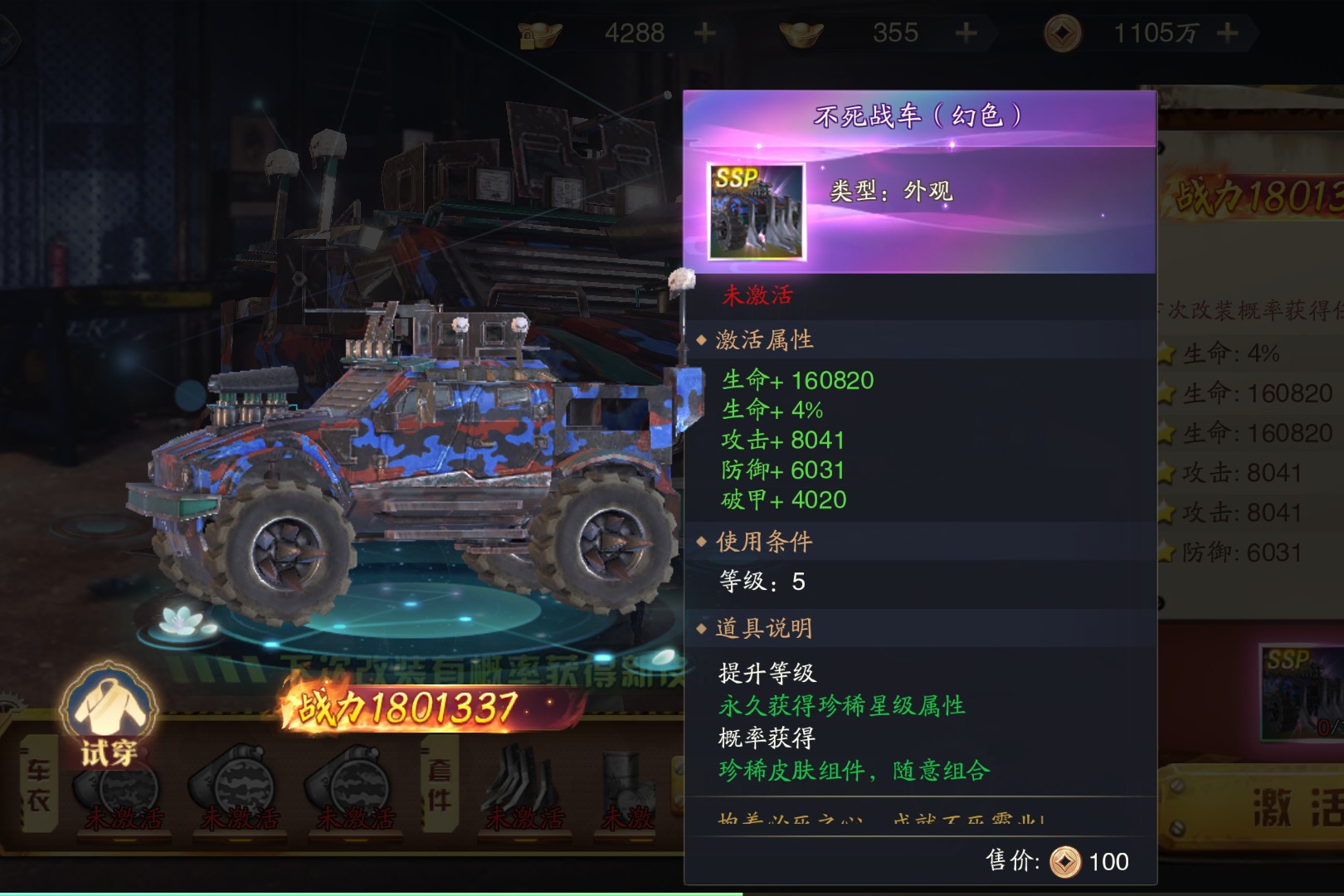The height and width of the screenshot is (896, 1344).
Task: Add more locked gold ingots via plus
Action: tap(704, 33)
